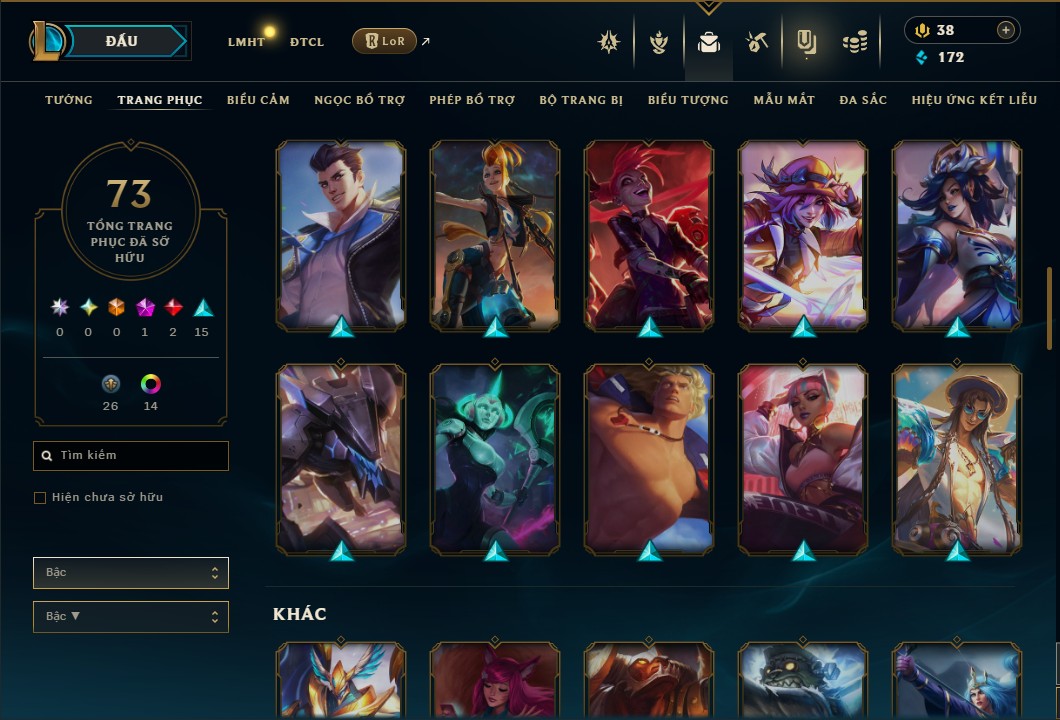Open the collection backpack icon
The height and width of the screenshot is (720, 1060).
[709, 43]
